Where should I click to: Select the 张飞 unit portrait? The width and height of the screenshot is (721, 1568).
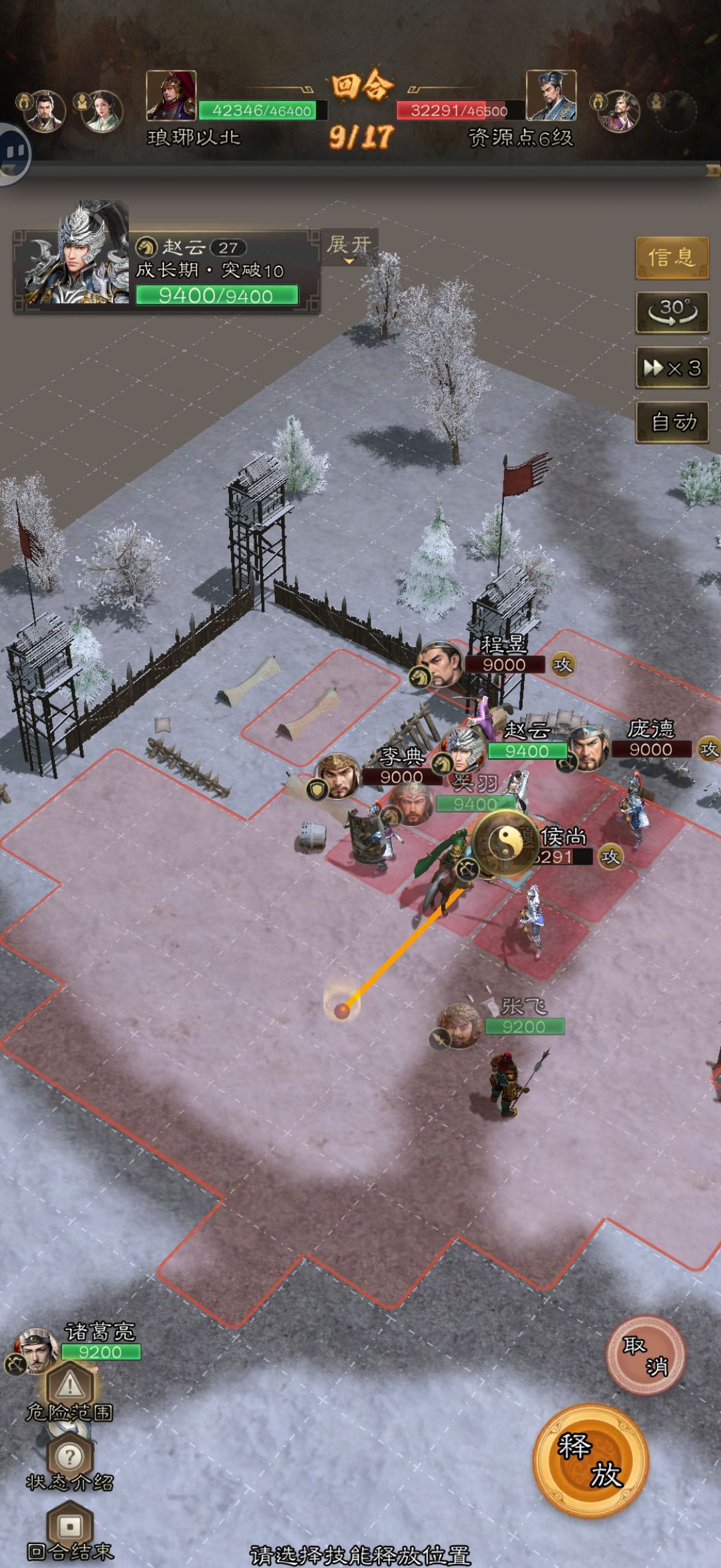(x=459, y=1025)
